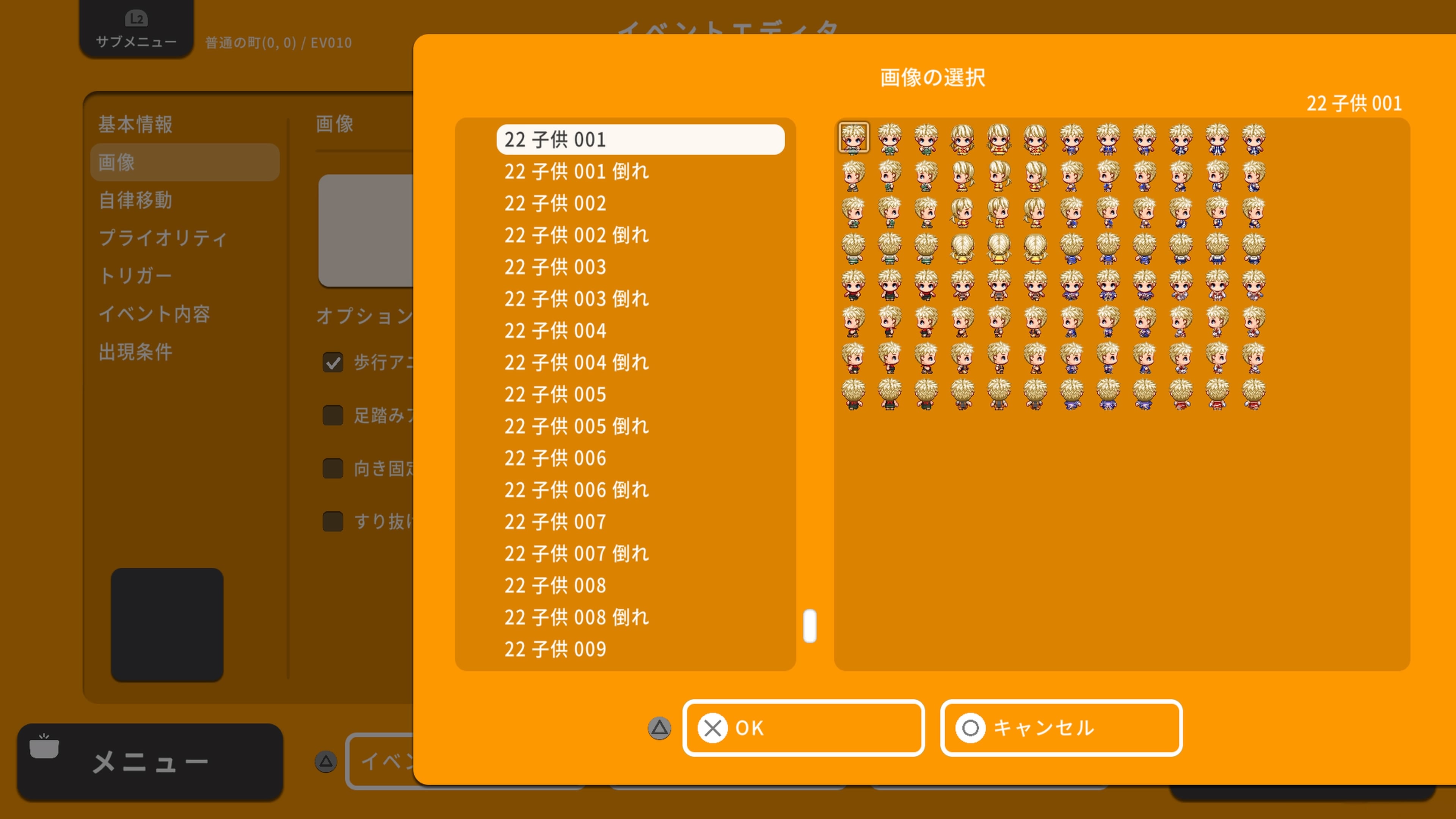Confirm the image selection with OK
1456x819 pixels.
(803, 728)
